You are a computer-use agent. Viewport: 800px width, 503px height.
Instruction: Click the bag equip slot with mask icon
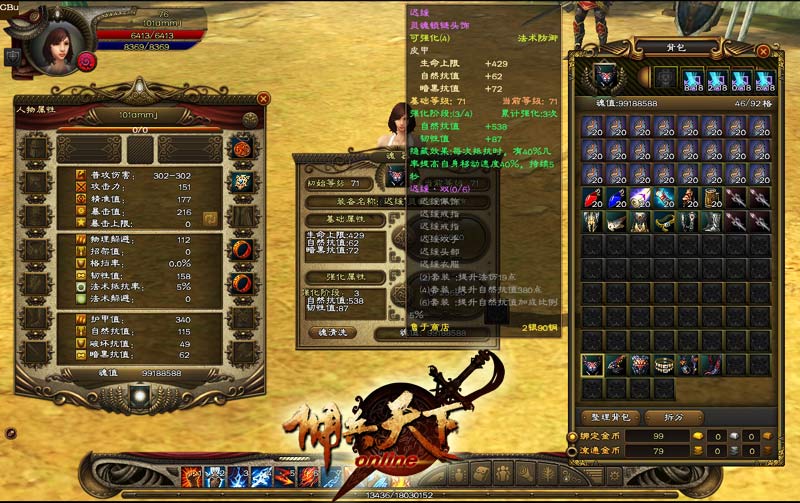pos(603,77)
